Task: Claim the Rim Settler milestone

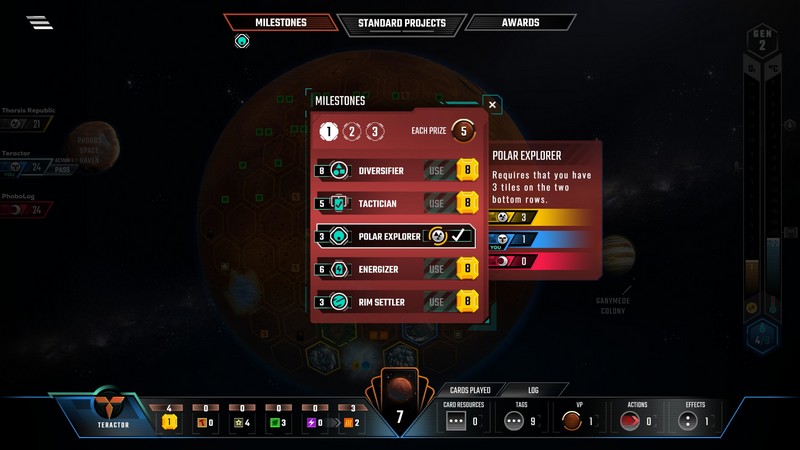Action: (436, 301)
